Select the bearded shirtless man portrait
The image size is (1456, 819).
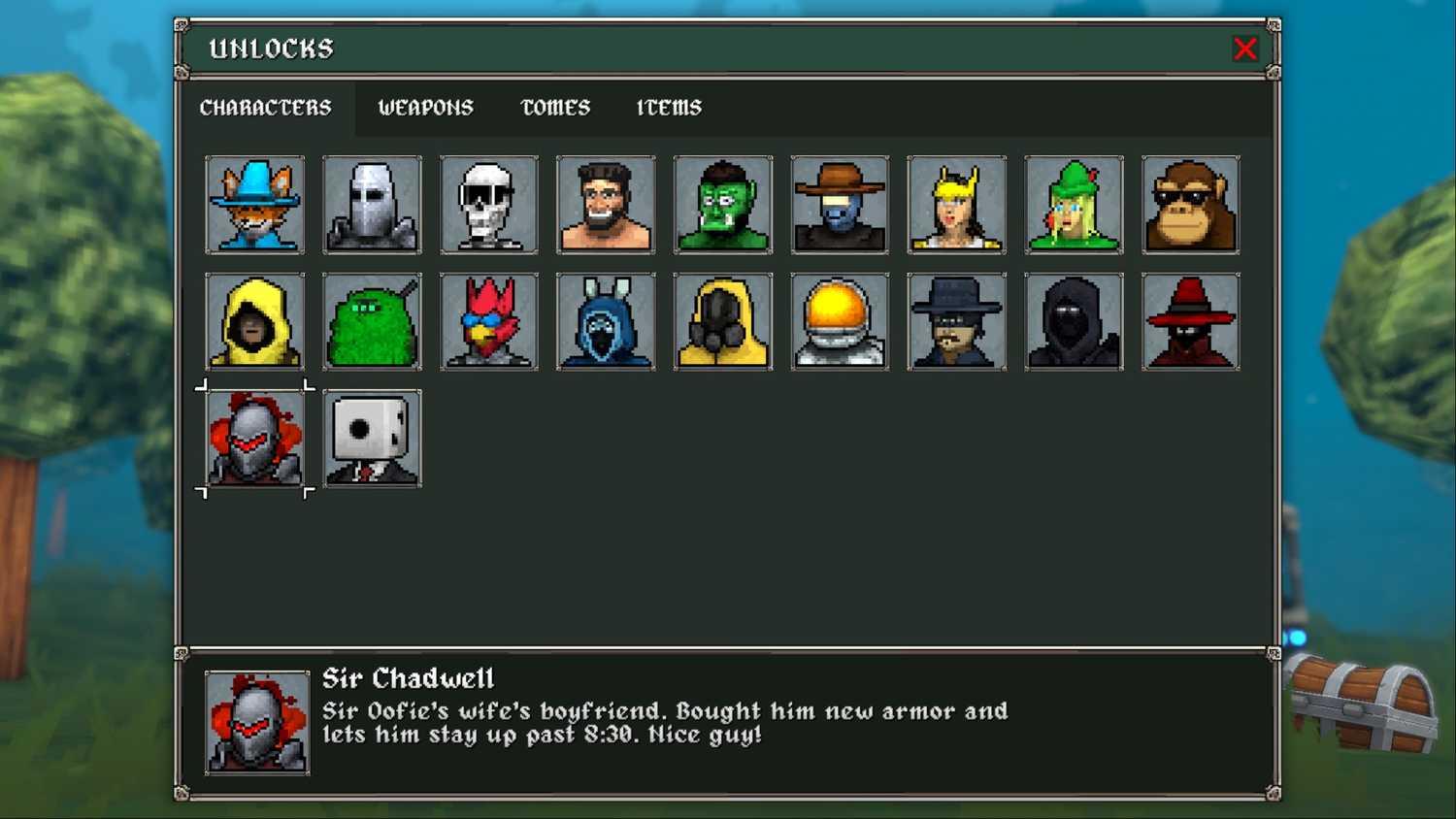[x=606, y=205]
